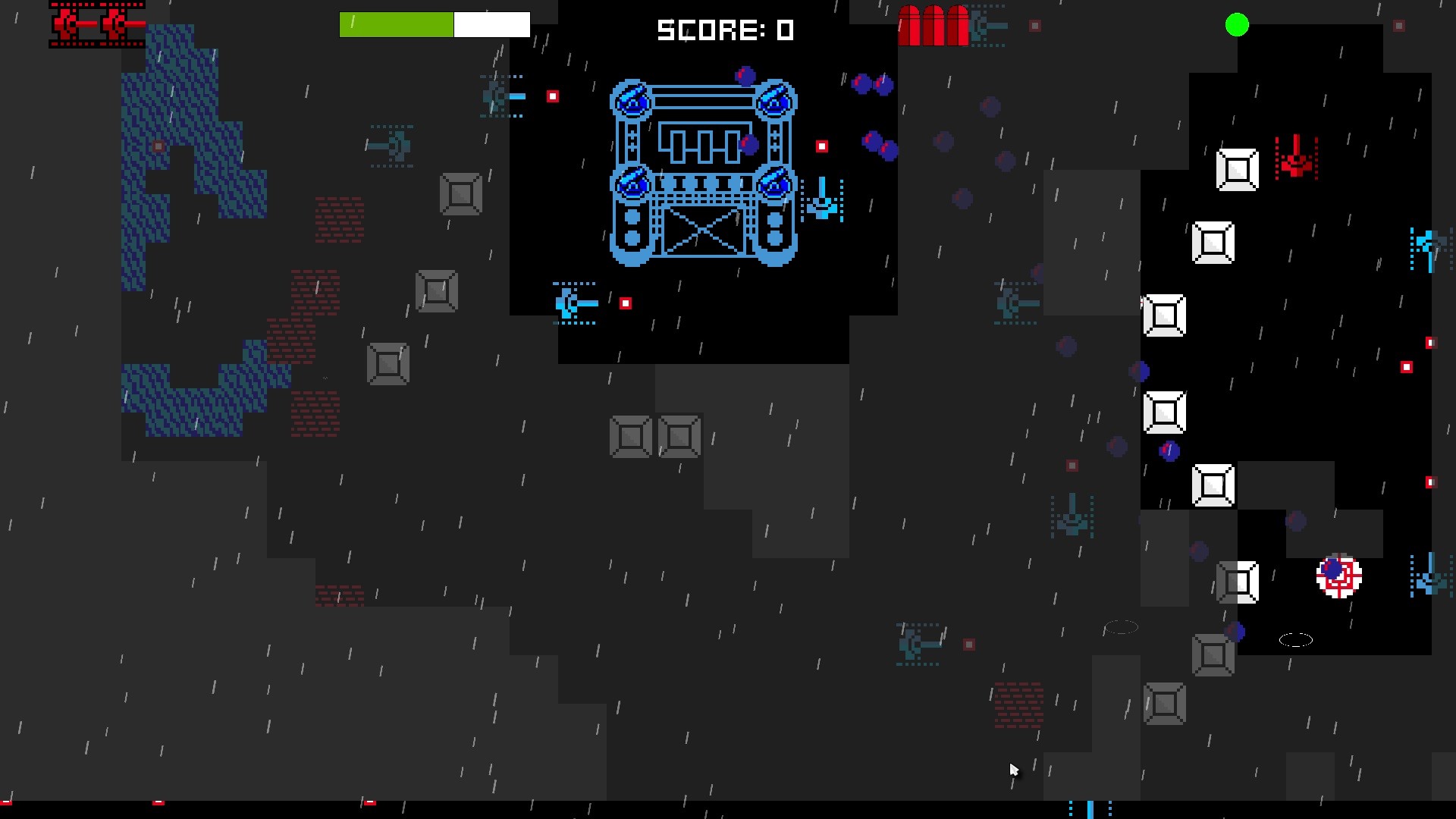Click the green health bar at top
The width and height of the screenshot is (1456, 819).
pyautogui.click(x=397, y=24)
